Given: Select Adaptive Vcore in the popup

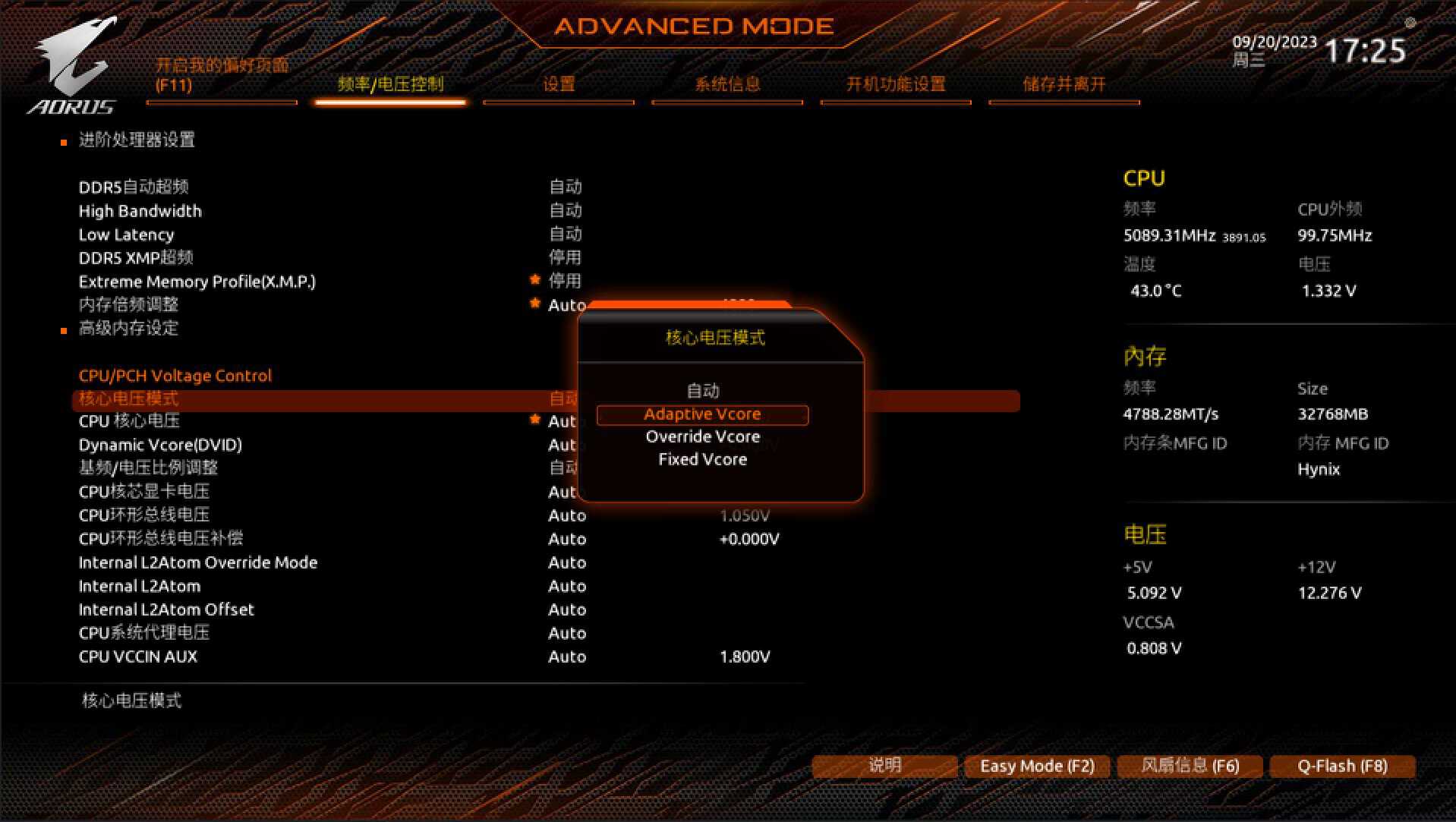Looking at the screenshot, I should coord(702,414).
